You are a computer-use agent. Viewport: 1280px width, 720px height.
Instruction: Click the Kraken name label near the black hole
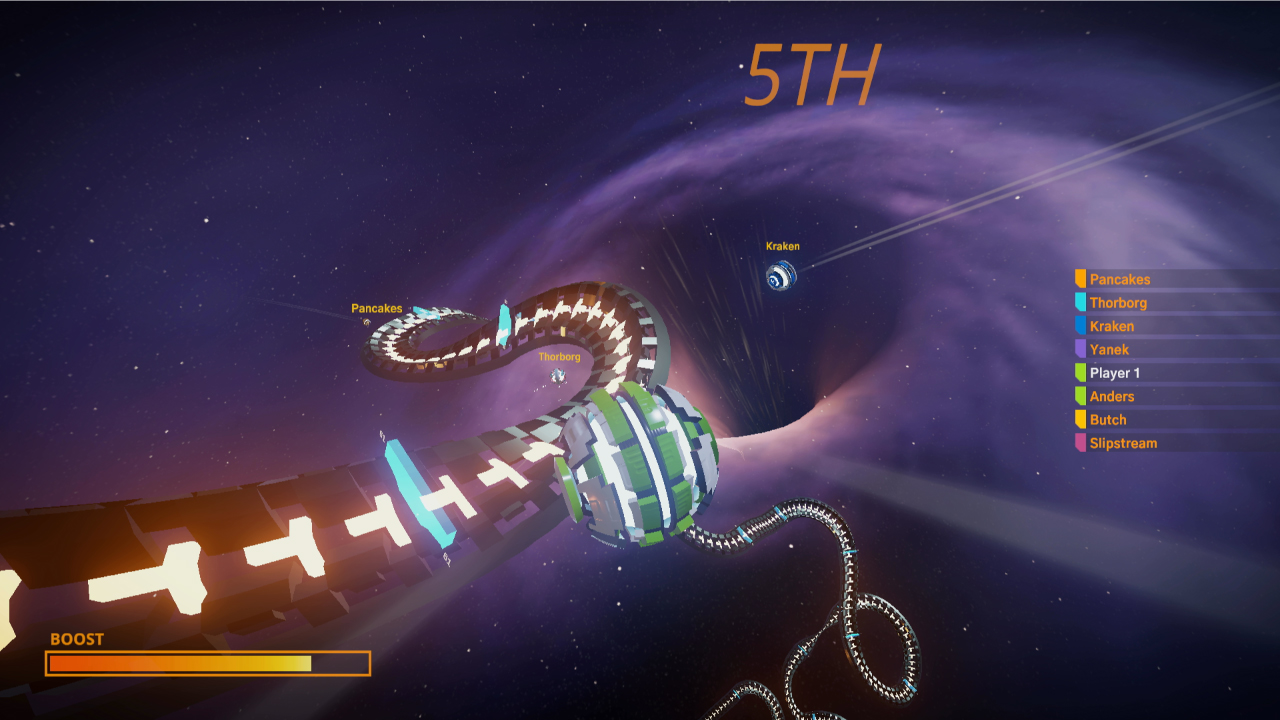point(783,244)
